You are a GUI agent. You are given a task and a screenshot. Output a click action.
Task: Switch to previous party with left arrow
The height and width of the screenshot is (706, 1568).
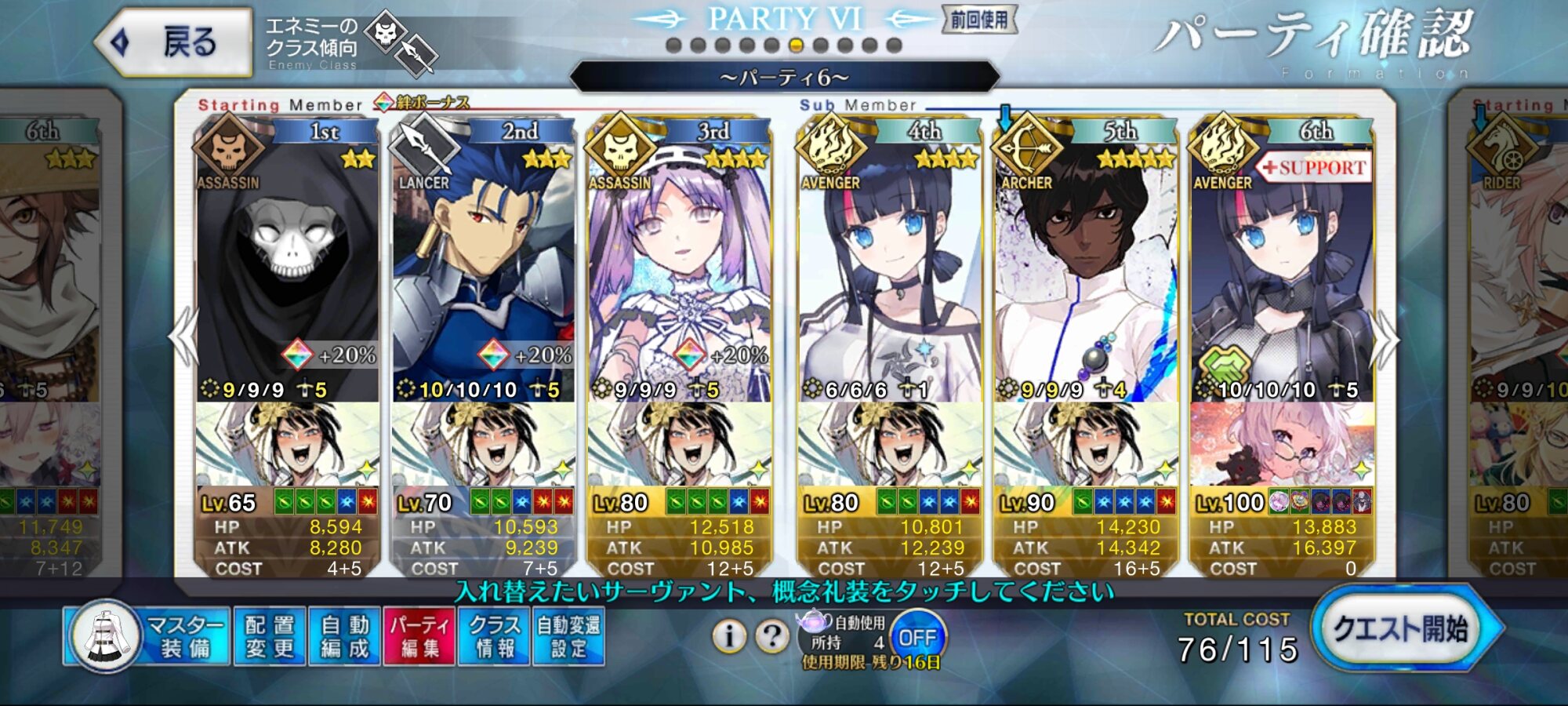point(184,337)
